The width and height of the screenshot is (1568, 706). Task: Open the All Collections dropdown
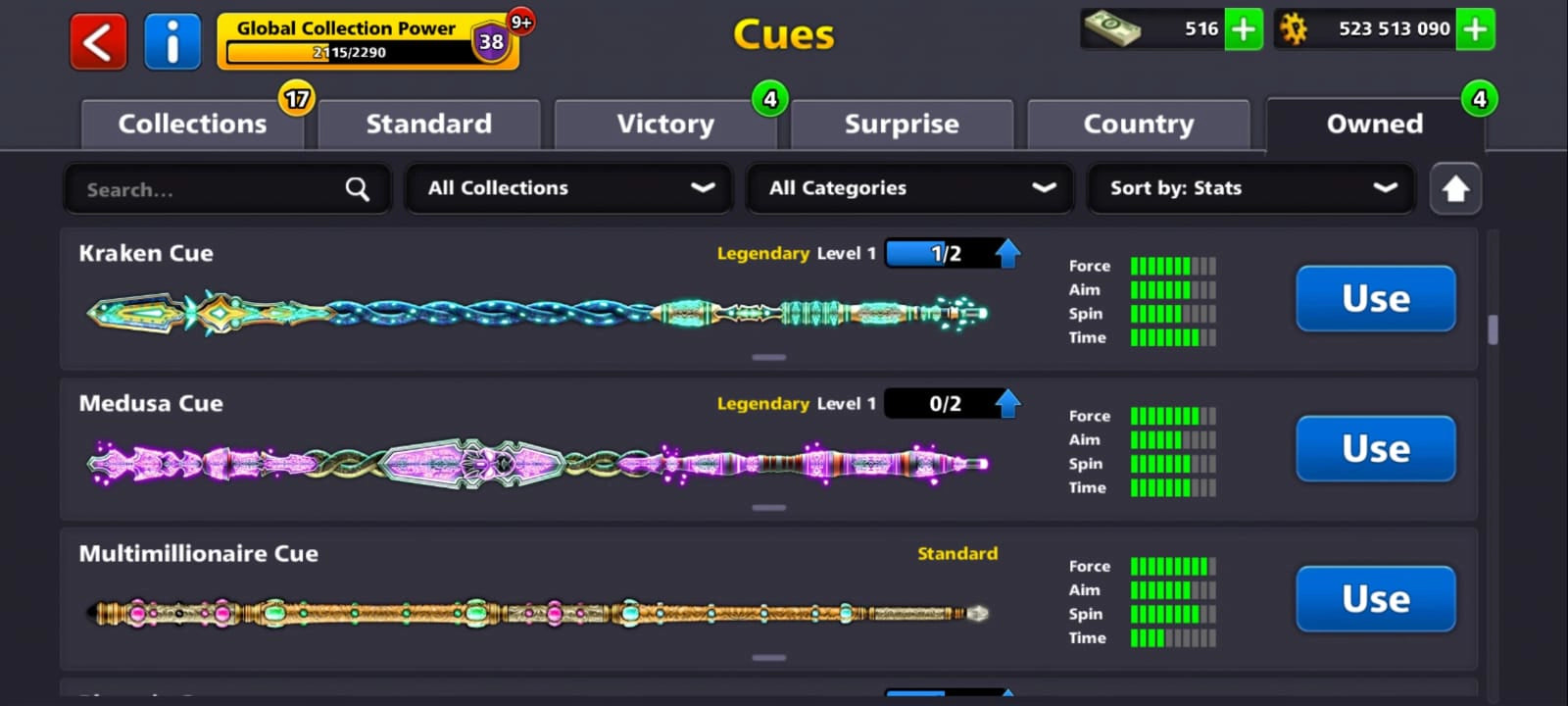point(568,187)
